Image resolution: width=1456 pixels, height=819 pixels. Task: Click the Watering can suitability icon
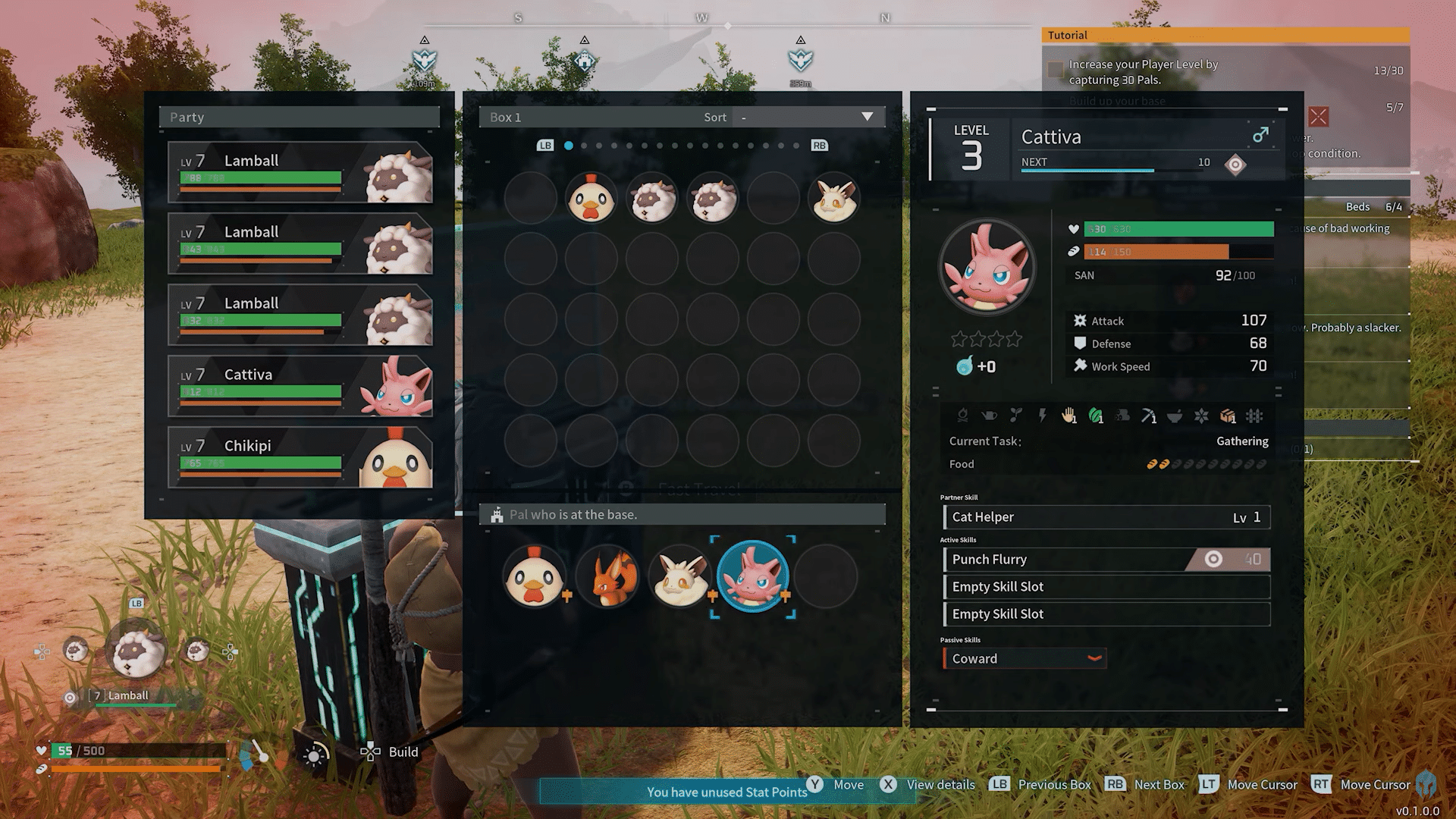[x=990, y=416]
